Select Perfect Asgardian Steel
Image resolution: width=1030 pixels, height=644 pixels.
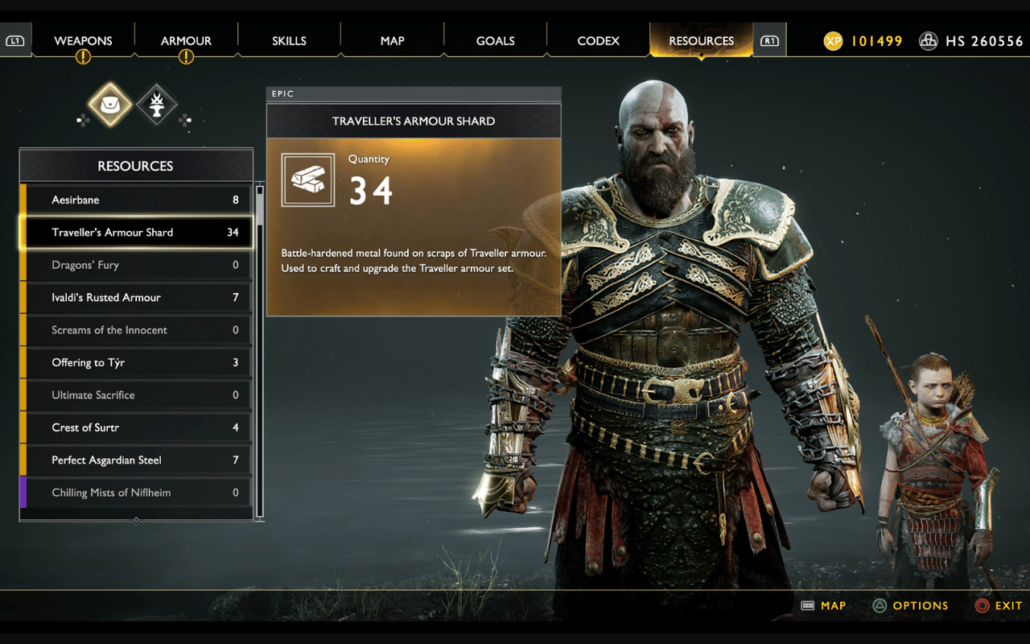pos(136,460)
